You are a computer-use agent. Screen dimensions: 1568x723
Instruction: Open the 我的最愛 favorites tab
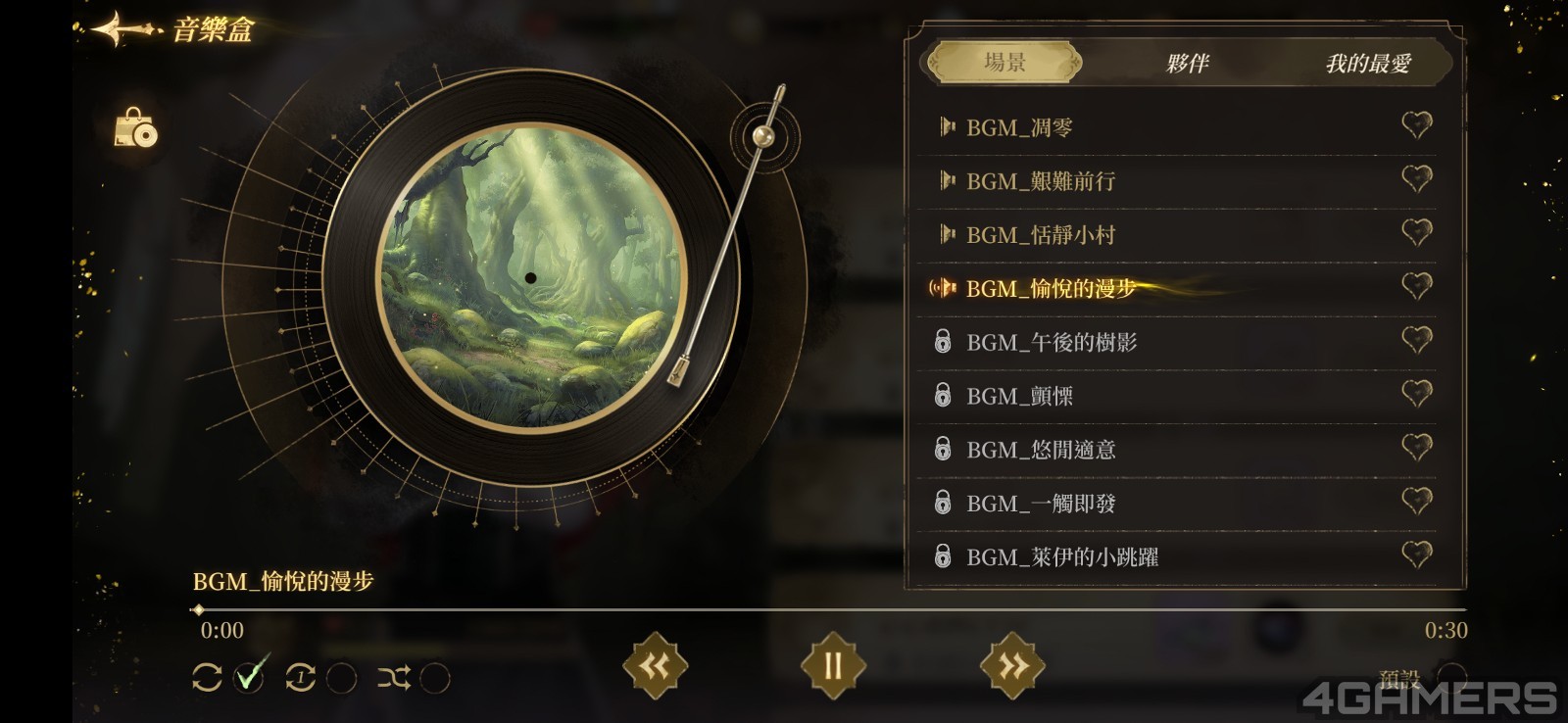[x=1367, y=64]
